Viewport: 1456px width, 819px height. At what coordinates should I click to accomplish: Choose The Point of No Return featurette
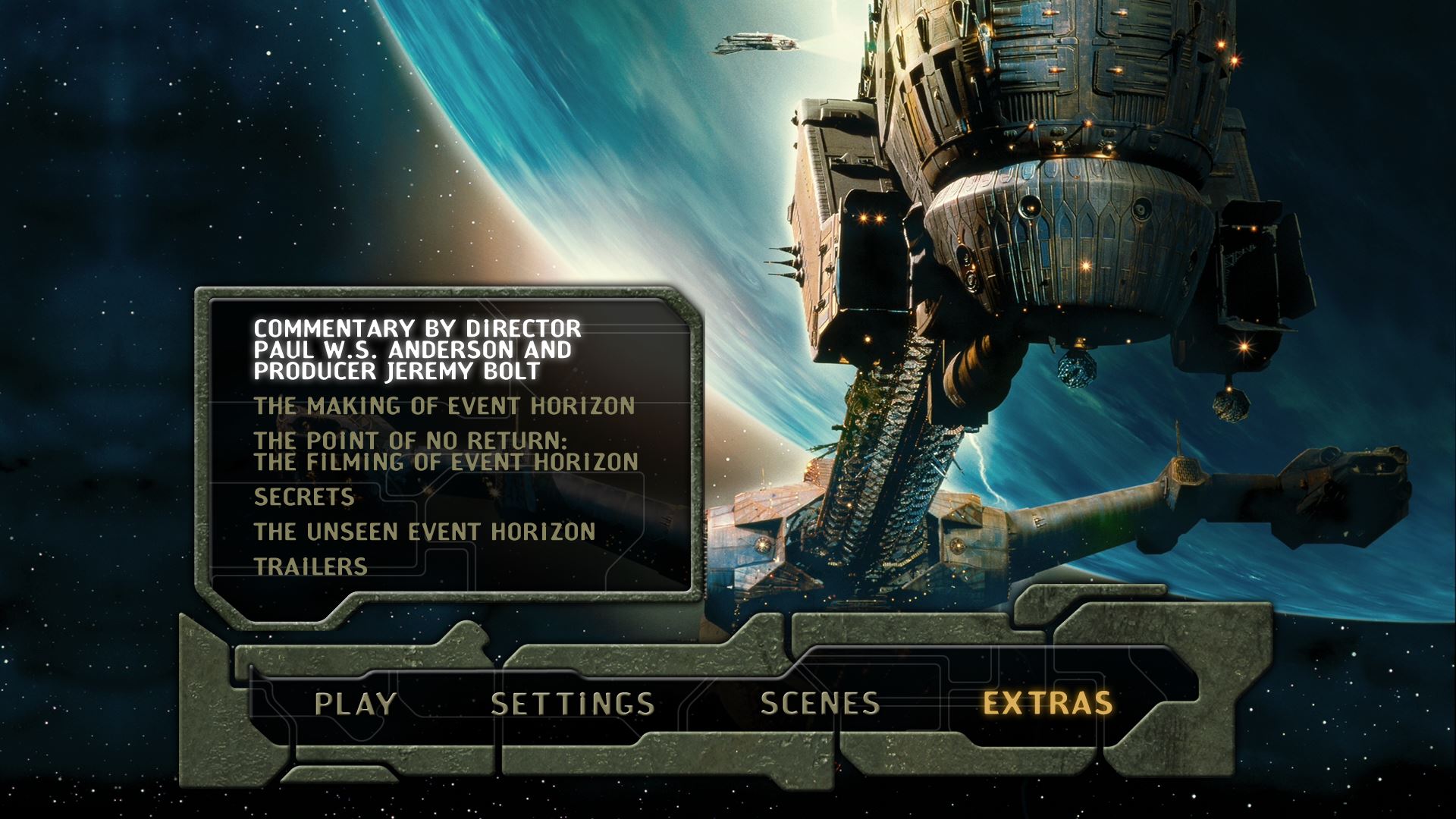446,451
